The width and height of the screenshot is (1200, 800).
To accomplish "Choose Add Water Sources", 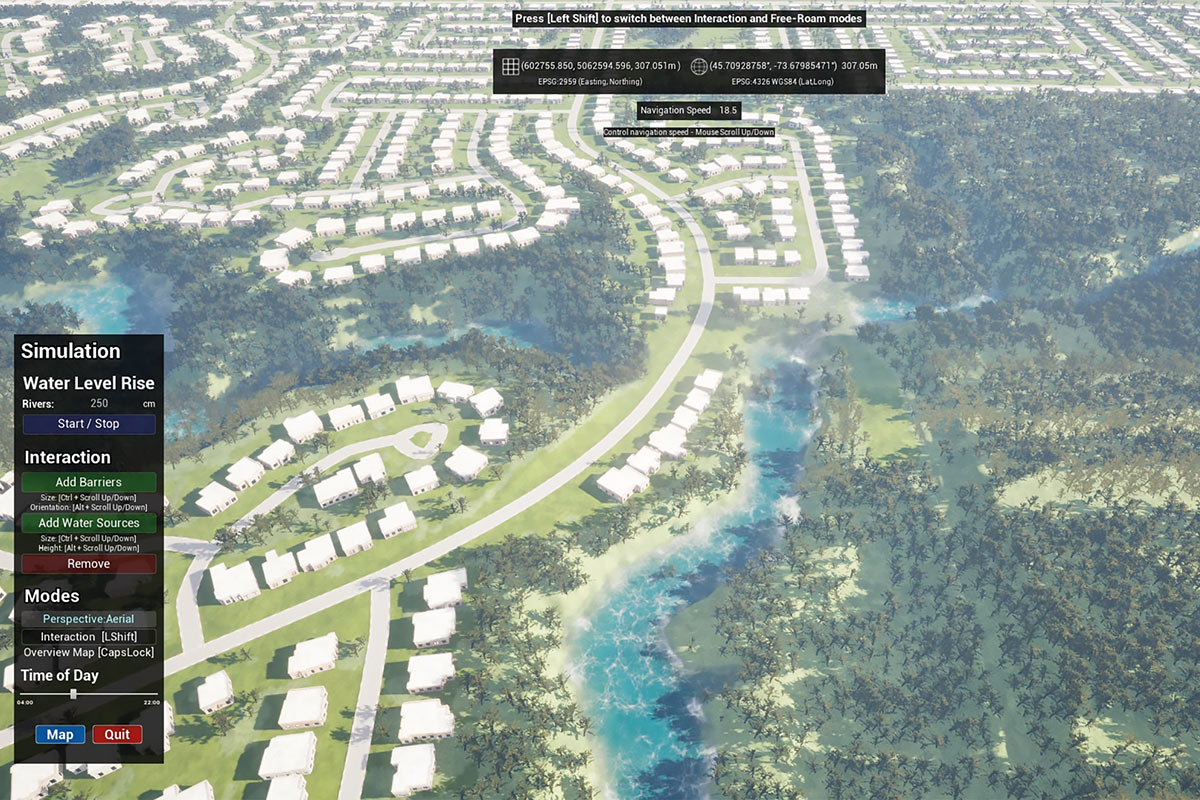I will click(x=89, y=523).
